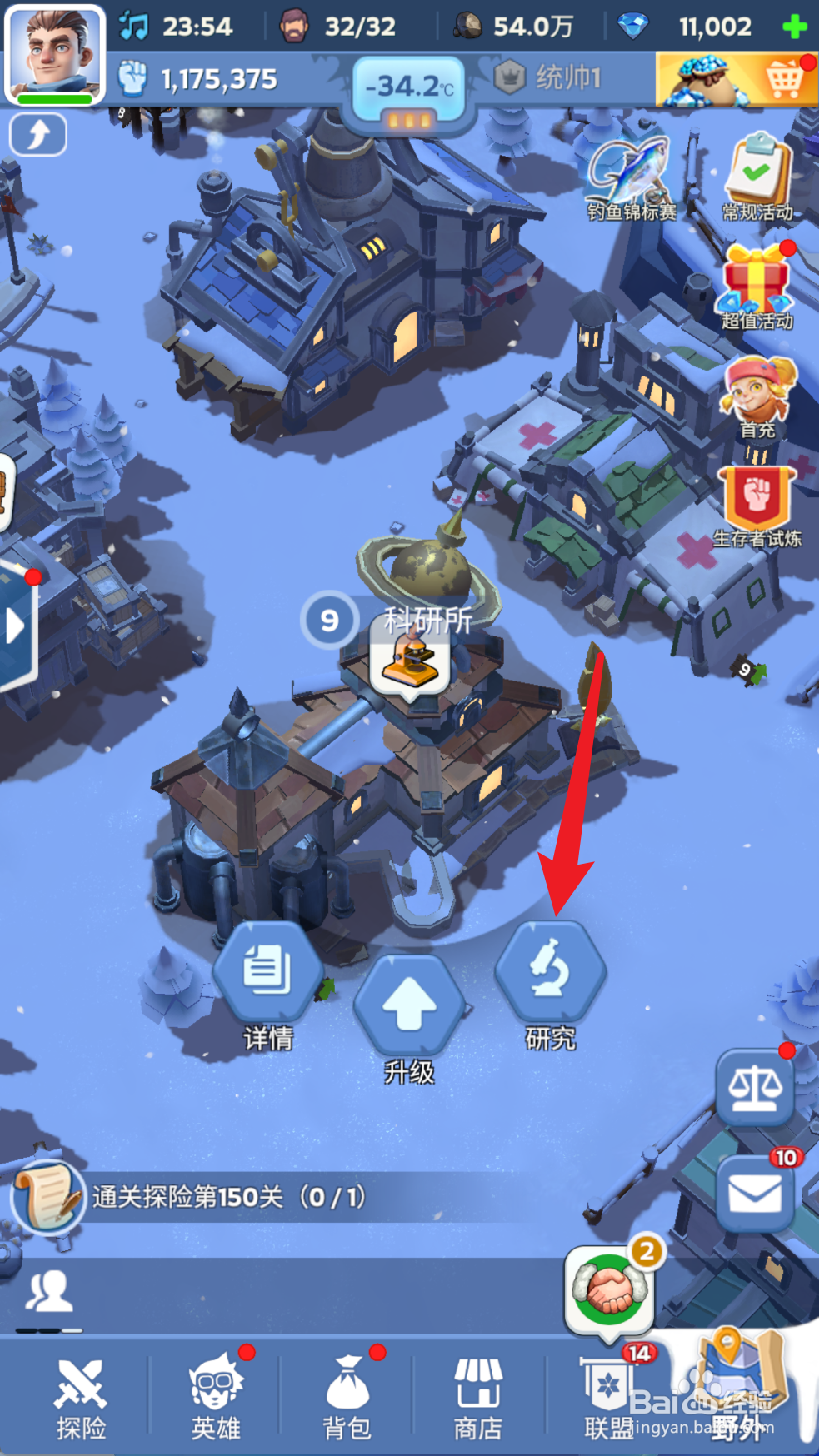Open the 商店 shop tab
Image resolution: width=819 pixels, height=1456 pixels.
(x=477, y=1399)
